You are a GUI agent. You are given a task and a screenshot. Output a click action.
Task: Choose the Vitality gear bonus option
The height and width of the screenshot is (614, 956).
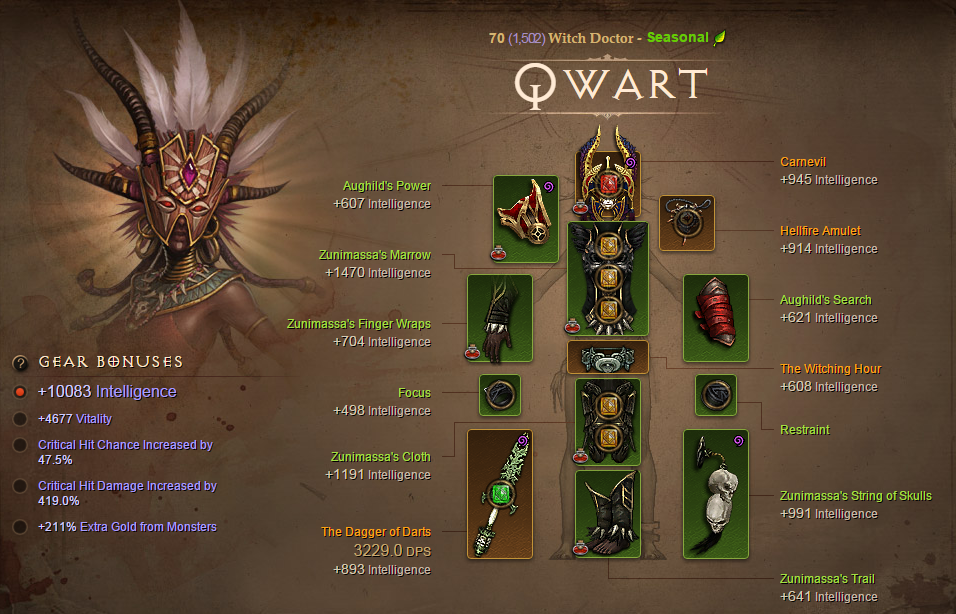tap(20, 419)
